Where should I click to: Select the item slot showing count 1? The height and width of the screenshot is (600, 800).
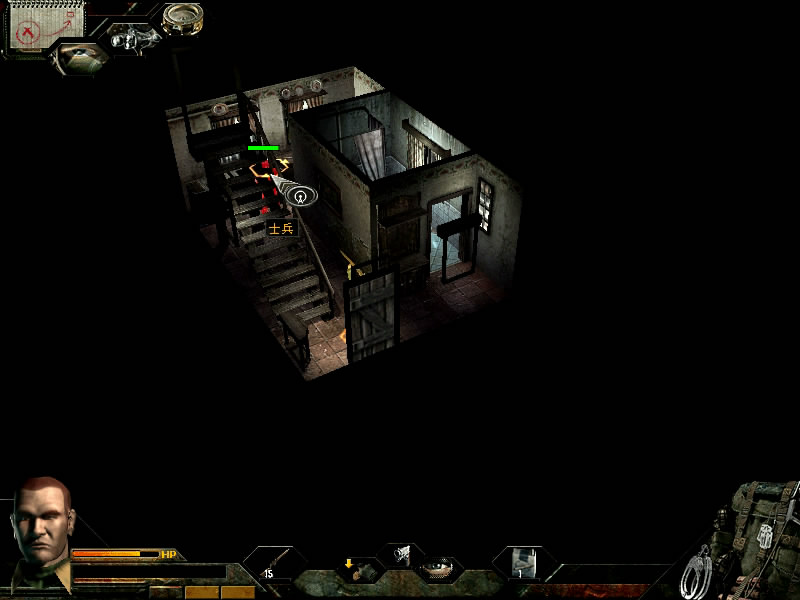tap(522, 563)
